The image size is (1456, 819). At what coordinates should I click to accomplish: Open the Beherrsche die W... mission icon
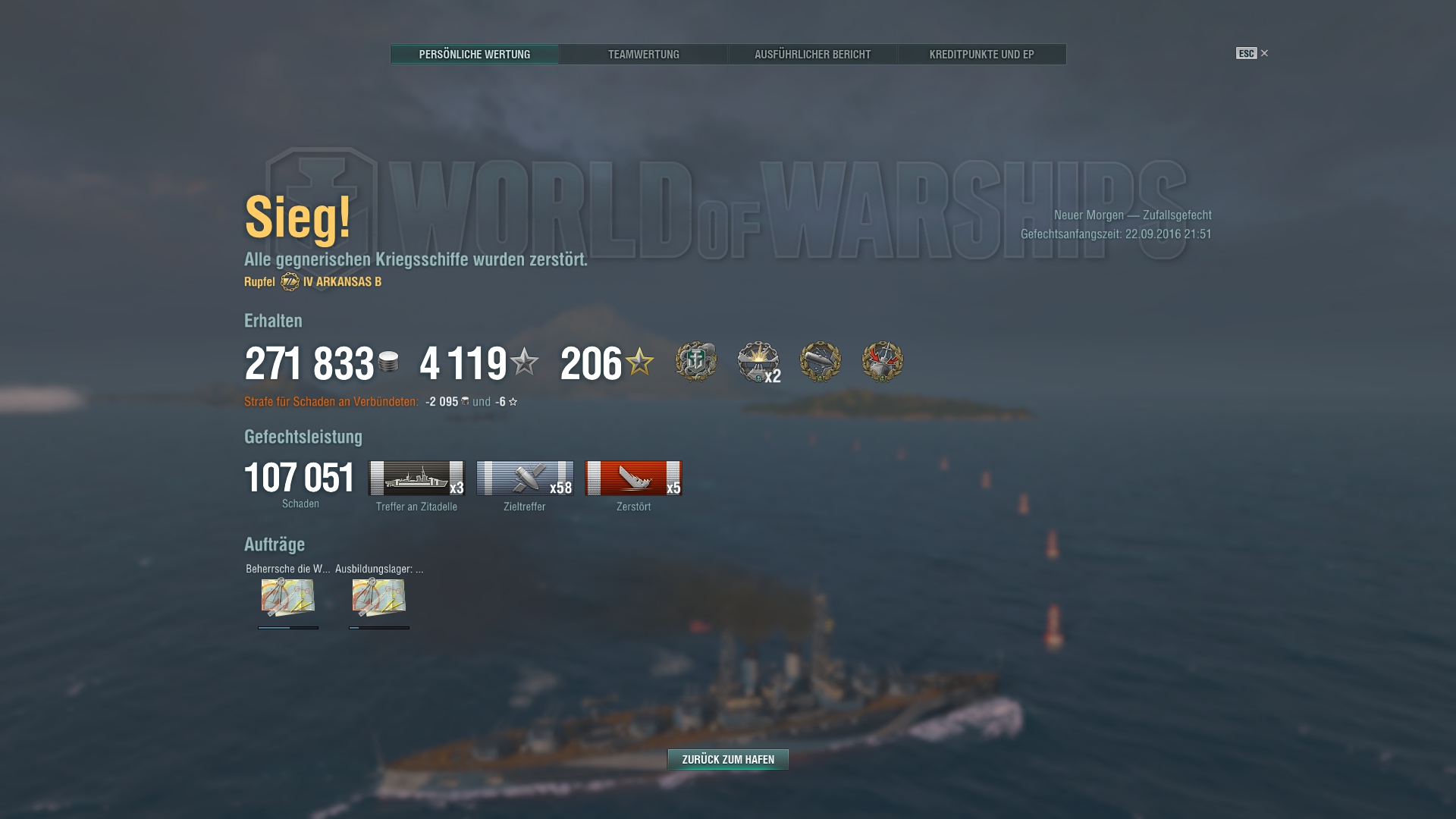point(288,598)
